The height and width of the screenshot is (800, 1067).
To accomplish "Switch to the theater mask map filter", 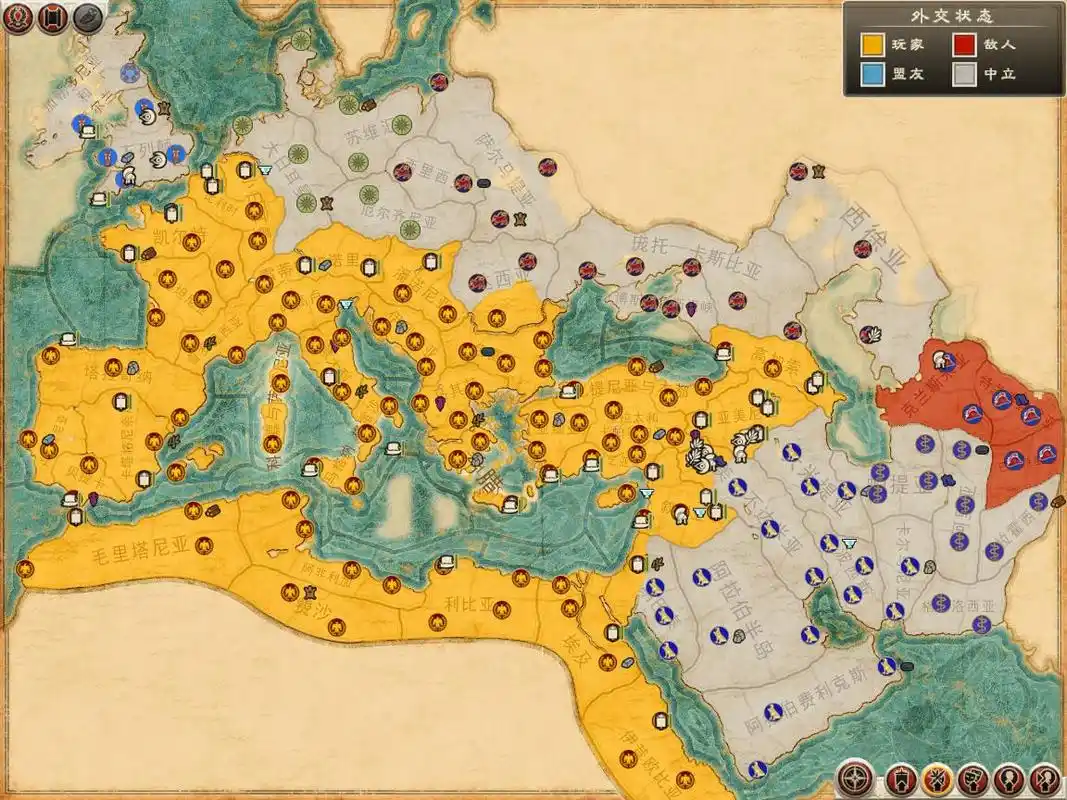I will point(973,778).
